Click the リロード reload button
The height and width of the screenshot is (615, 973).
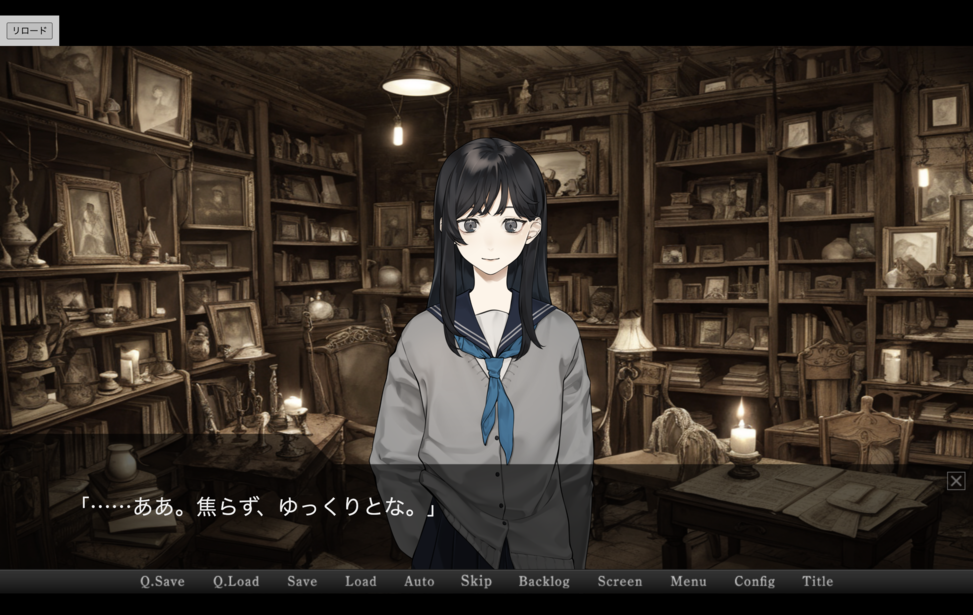[x=29, y=31]
